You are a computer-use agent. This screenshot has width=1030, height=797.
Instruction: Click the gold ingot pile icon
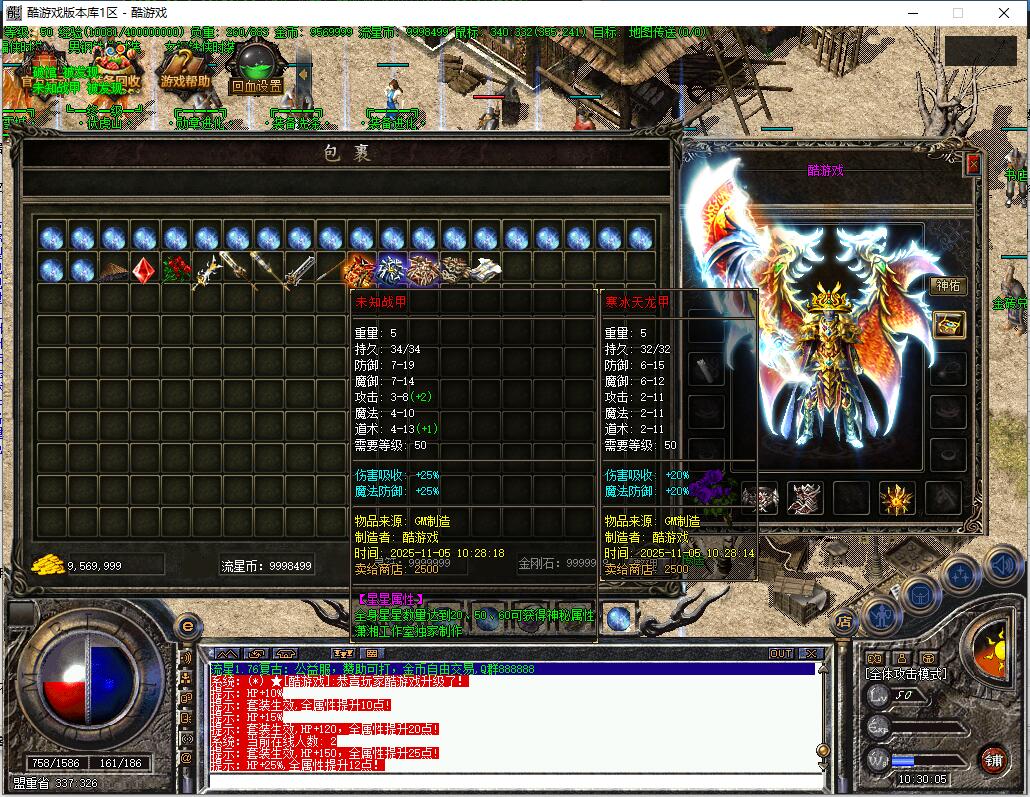47,565
